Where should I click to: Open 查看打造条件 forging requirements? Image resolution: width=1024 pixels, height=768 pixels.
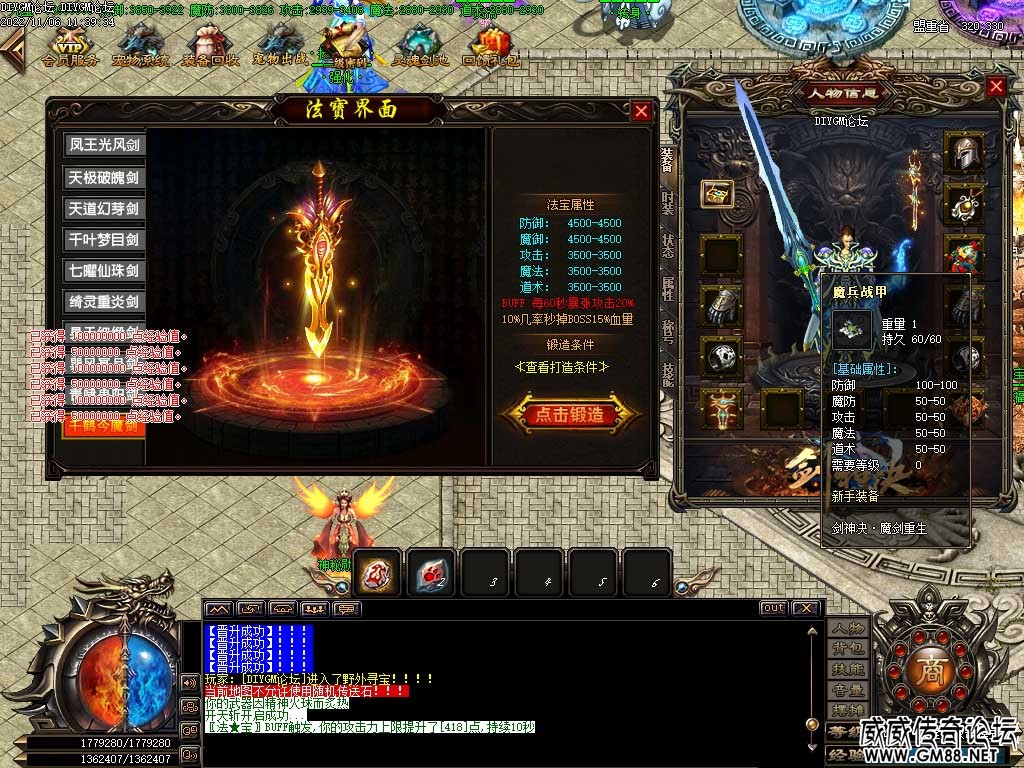(x=569, y=367)
